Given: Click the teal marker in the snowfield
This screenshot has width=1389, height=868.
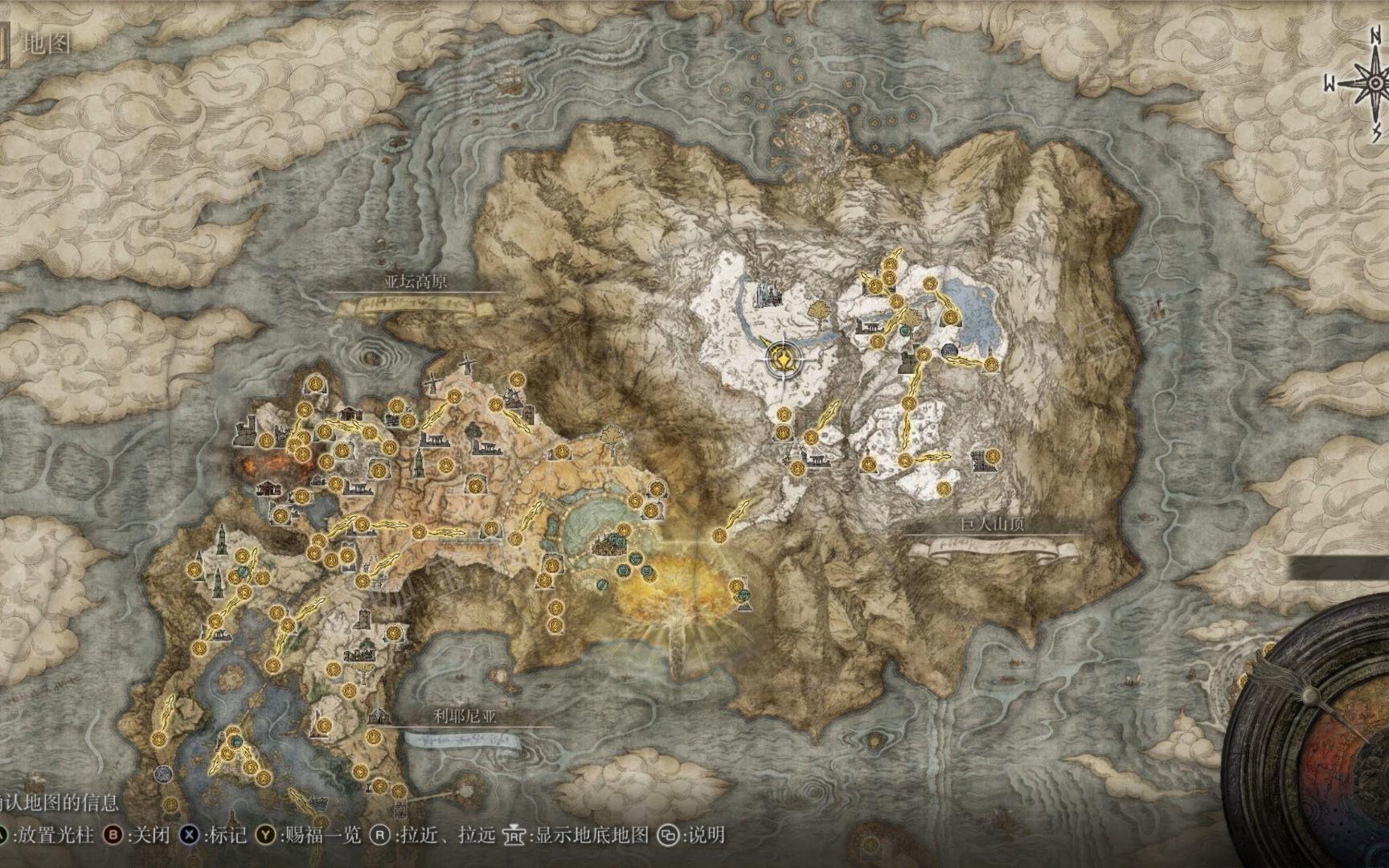Looking at the screenshot, I should (x=906, y=330).
